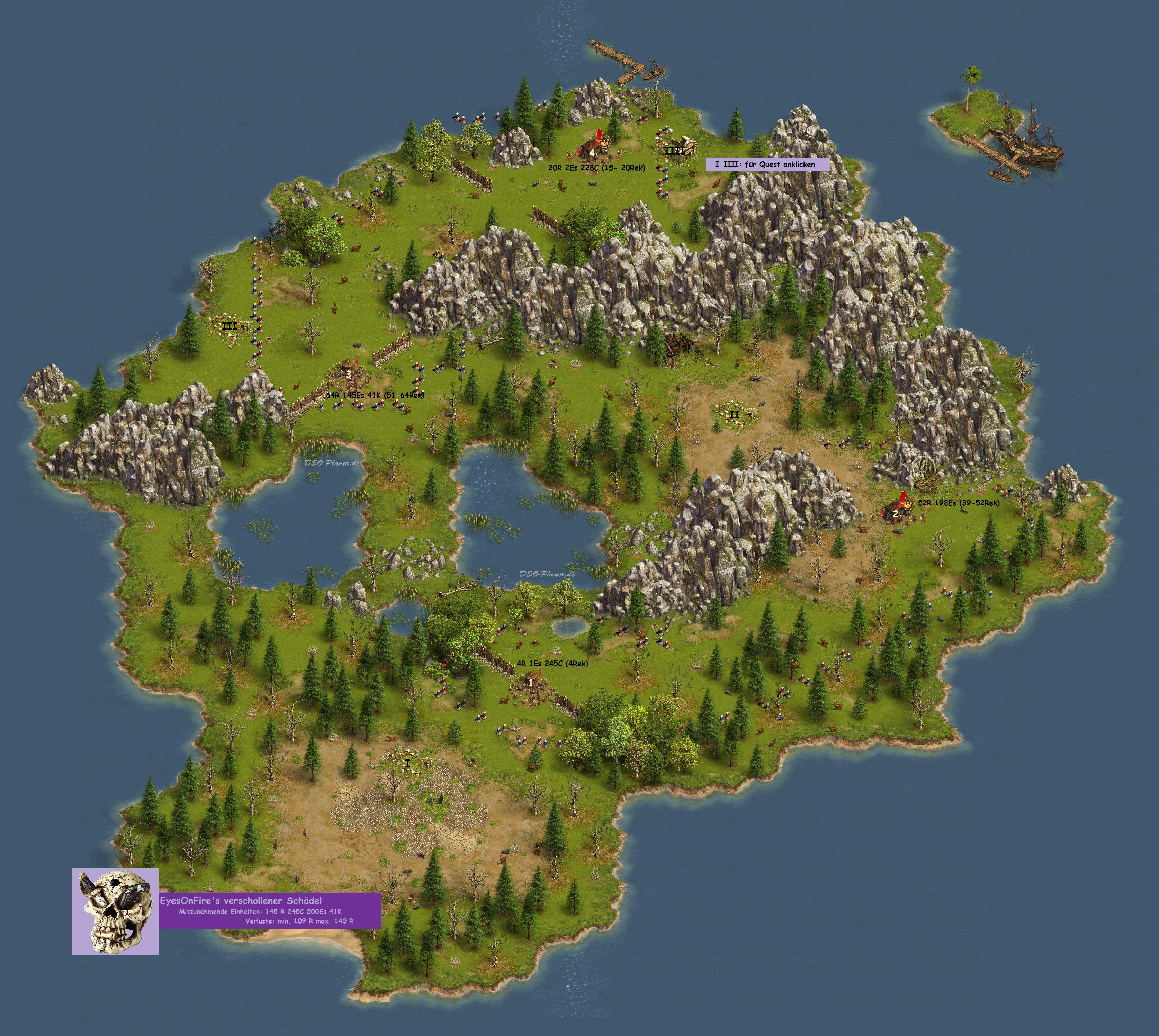The image size is (1159, 1036).
Task: Select enemy camp marker number 1
Action: pos(531,681)
